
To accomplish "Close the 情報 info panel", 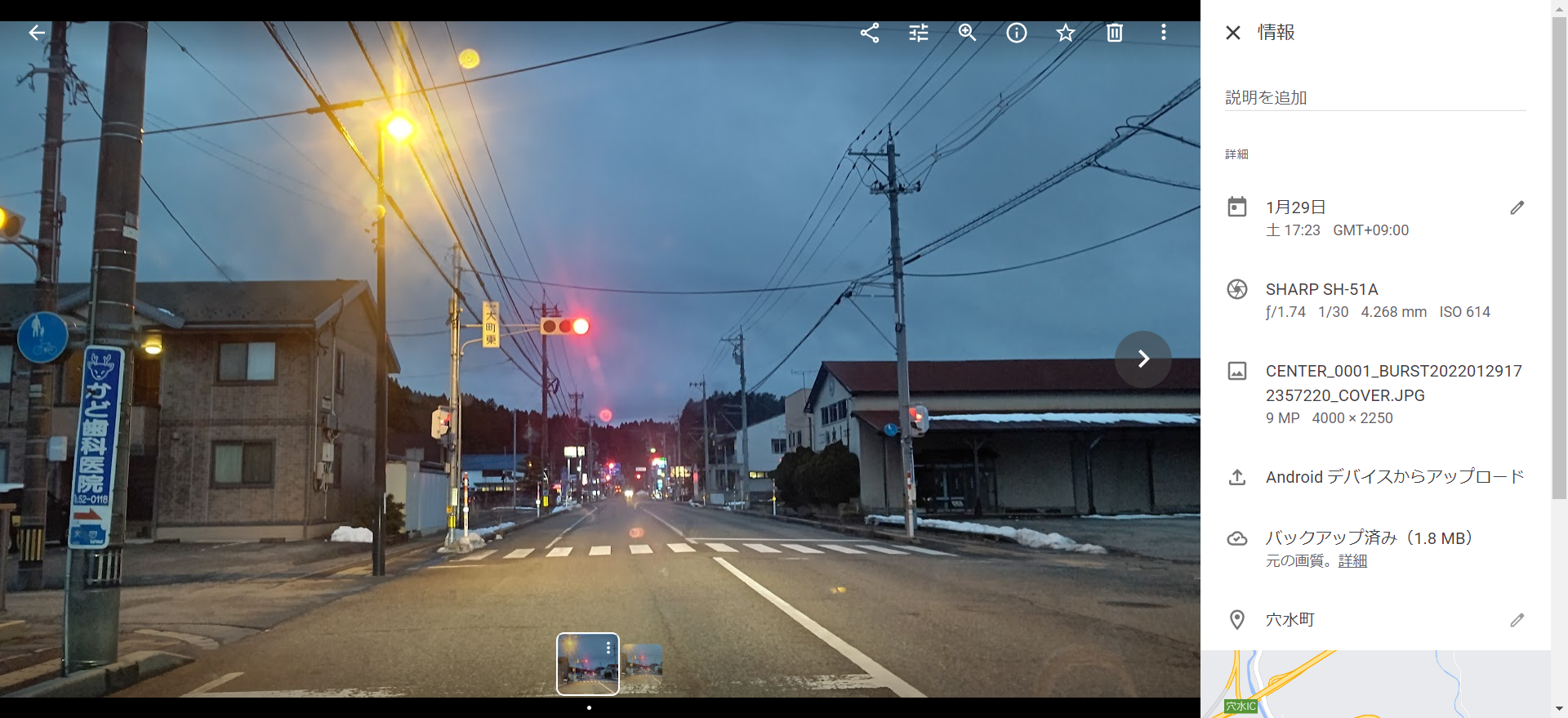I will click(1233, 33).
